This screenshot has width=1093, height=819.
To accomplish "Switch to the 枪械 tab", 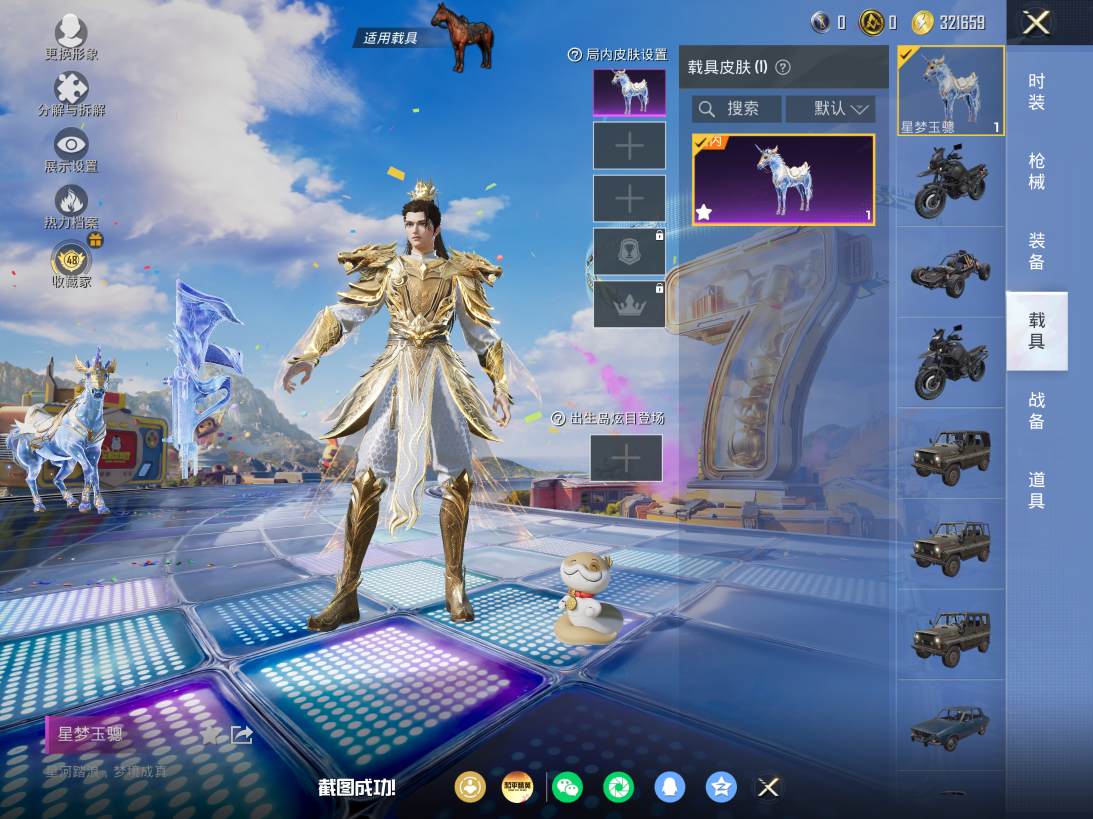I will [x=1036, y=171].
